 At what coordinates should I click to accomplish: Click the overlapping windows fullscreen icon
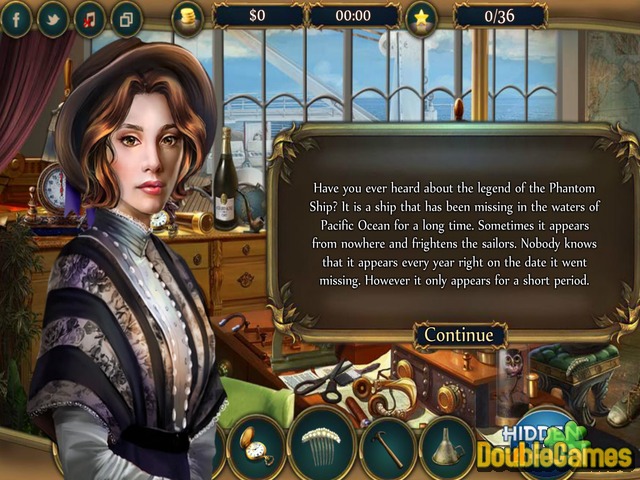[126, 19]
